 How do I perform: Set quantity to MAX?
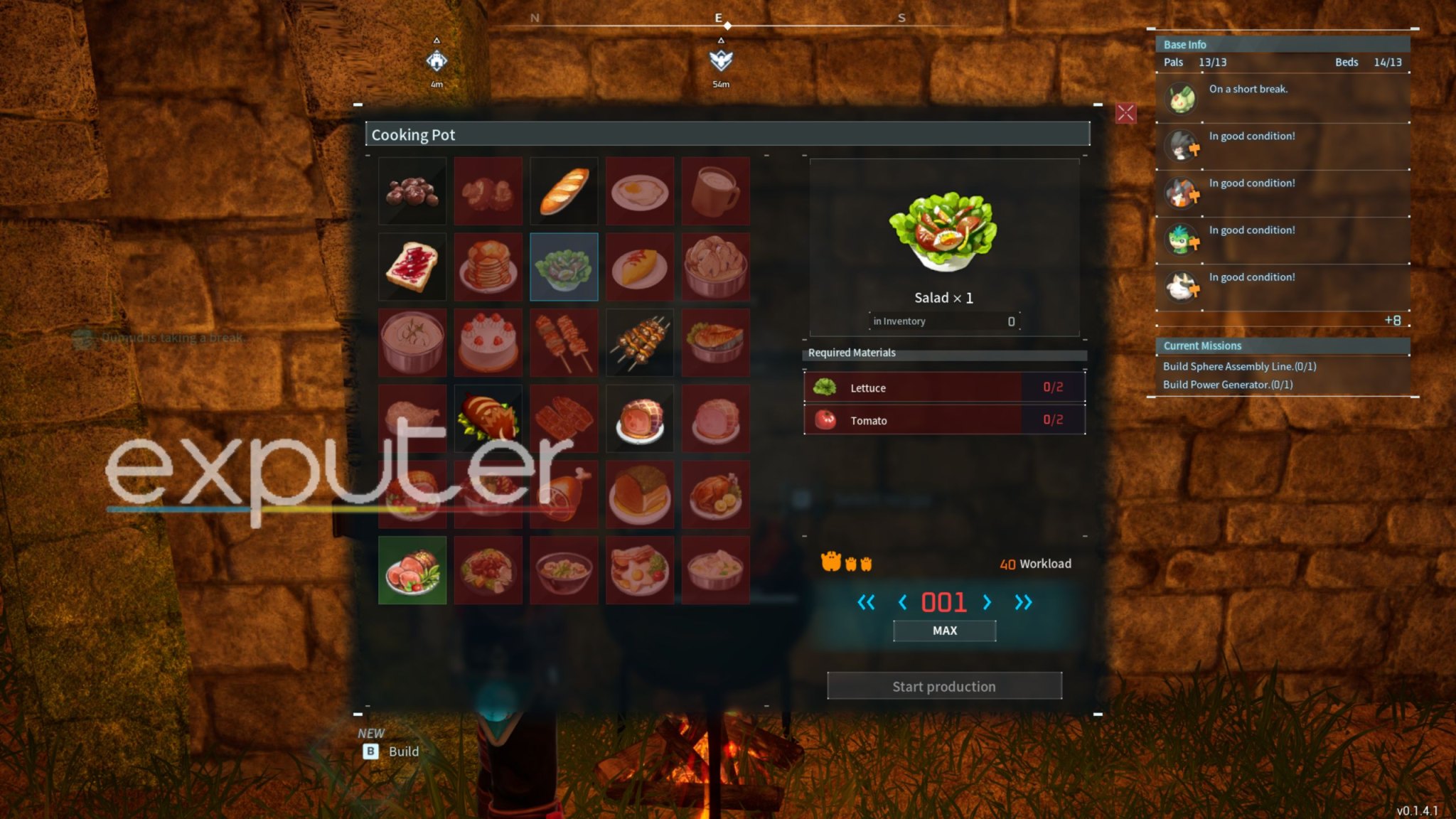(x=944, y=631)
